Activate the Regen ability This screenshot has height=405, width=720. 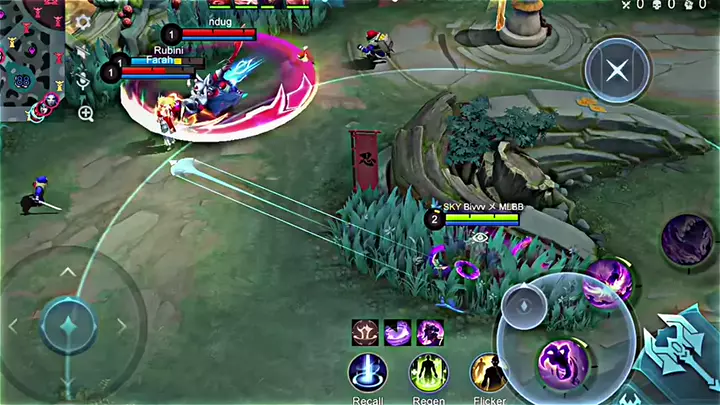coord(428,374)
